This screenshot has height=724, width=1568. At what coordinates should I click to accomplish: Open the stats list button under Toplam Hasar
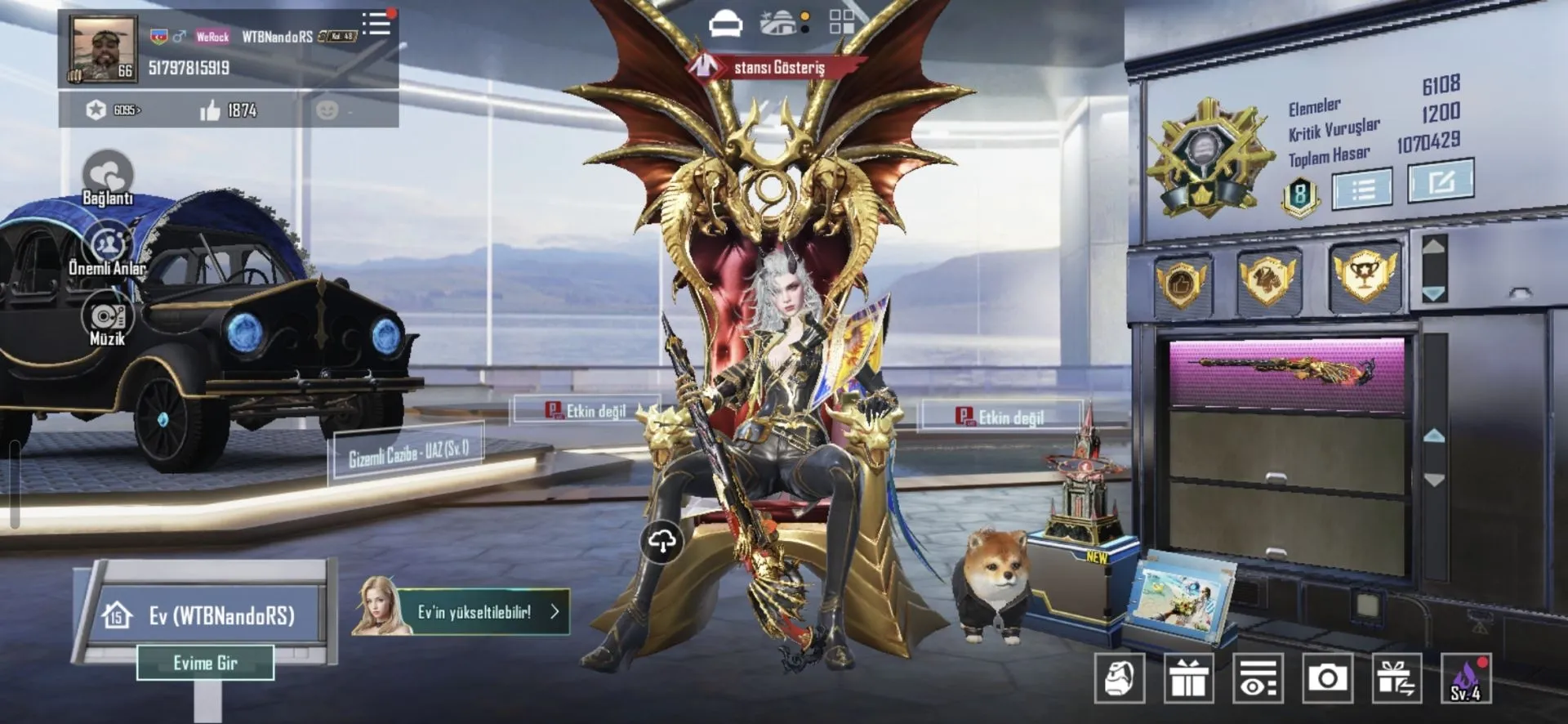coord(1361,190)
